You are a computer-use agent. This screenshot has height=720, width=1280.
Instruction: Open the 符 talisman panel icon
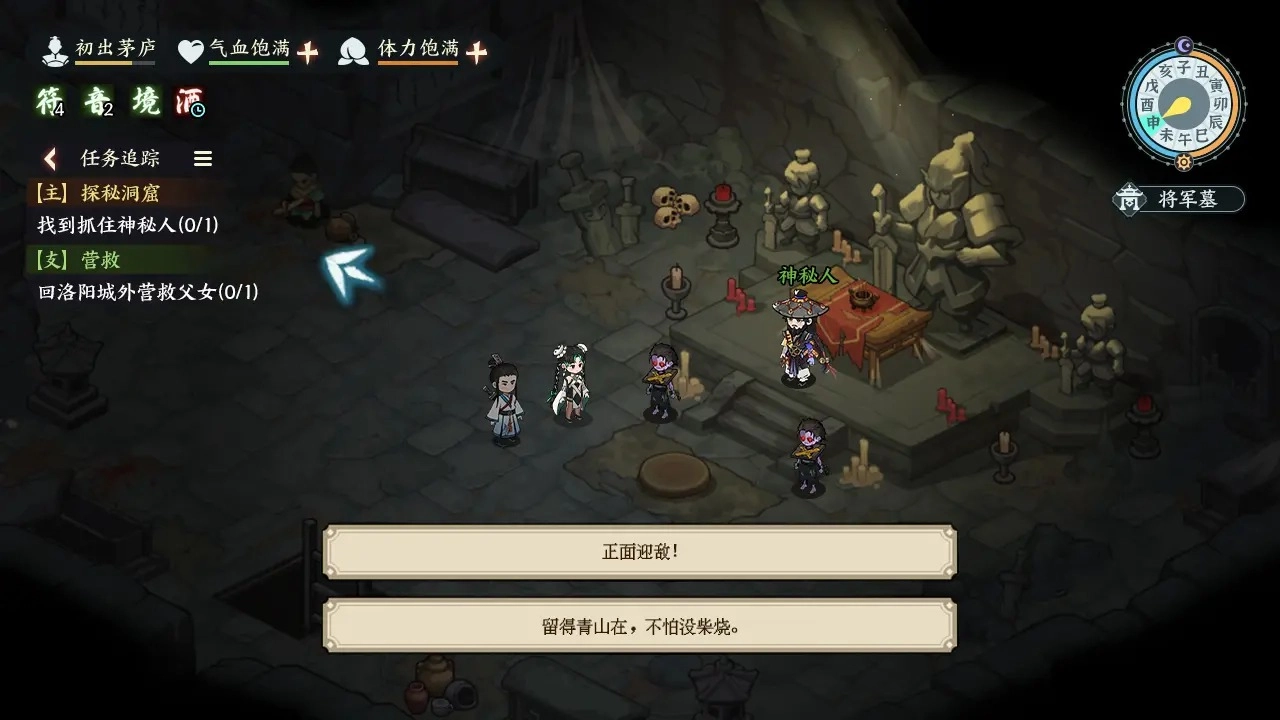click(48, 100)
